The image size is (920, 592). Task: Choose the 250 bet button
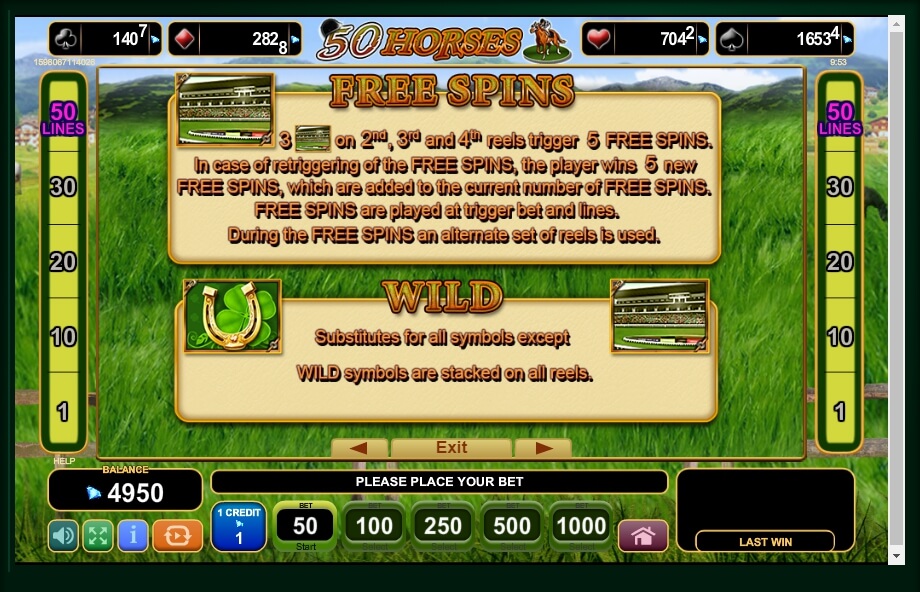click(x=443, y=526)
